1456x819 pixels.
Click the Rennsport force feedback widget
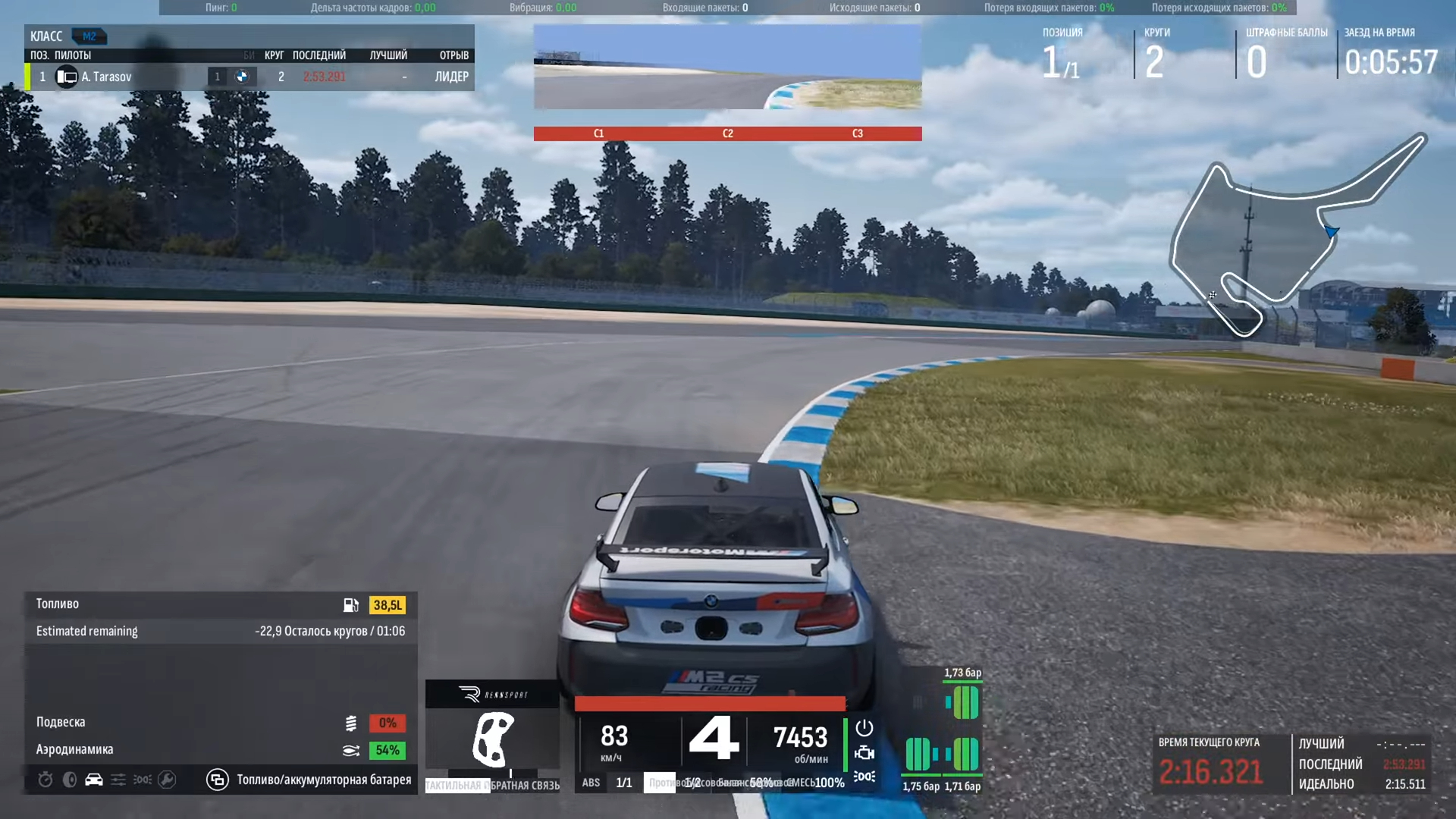pyautogui.click(x=492, y=732)
